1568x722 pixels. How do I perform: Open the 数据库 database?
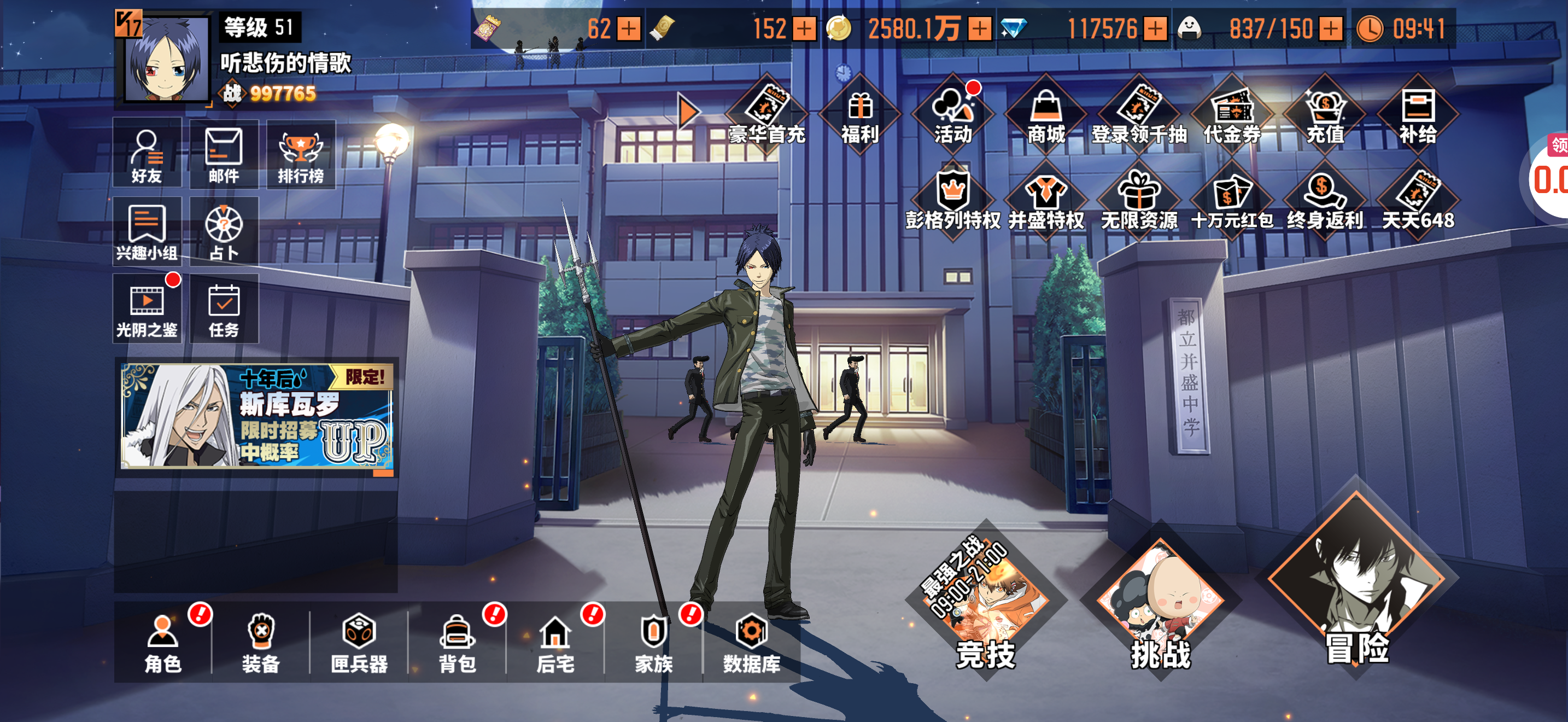[751, 643]
